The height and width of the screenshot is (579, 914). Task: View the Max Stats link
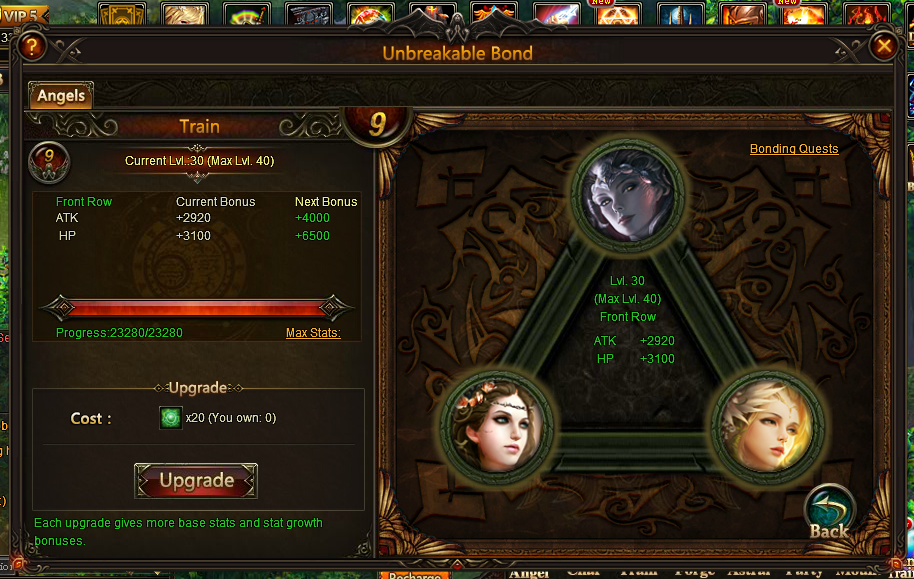(x=313, y=333)
